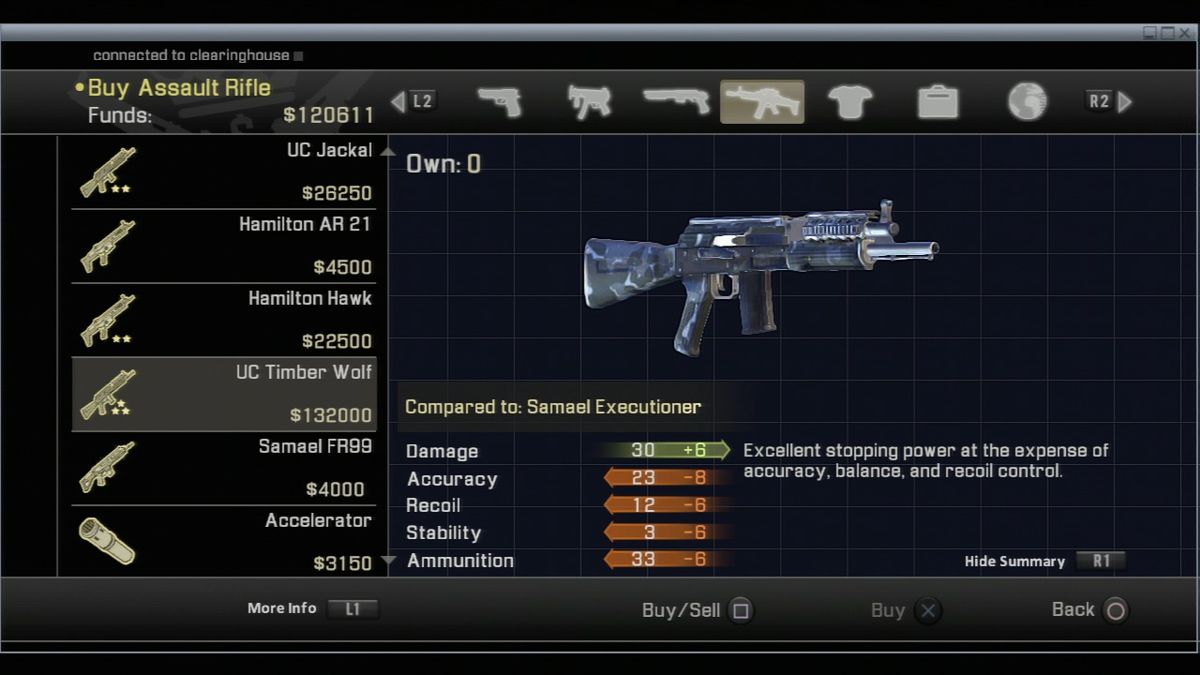
Task: Open the globe category tab
Action: coord(1026,102)
